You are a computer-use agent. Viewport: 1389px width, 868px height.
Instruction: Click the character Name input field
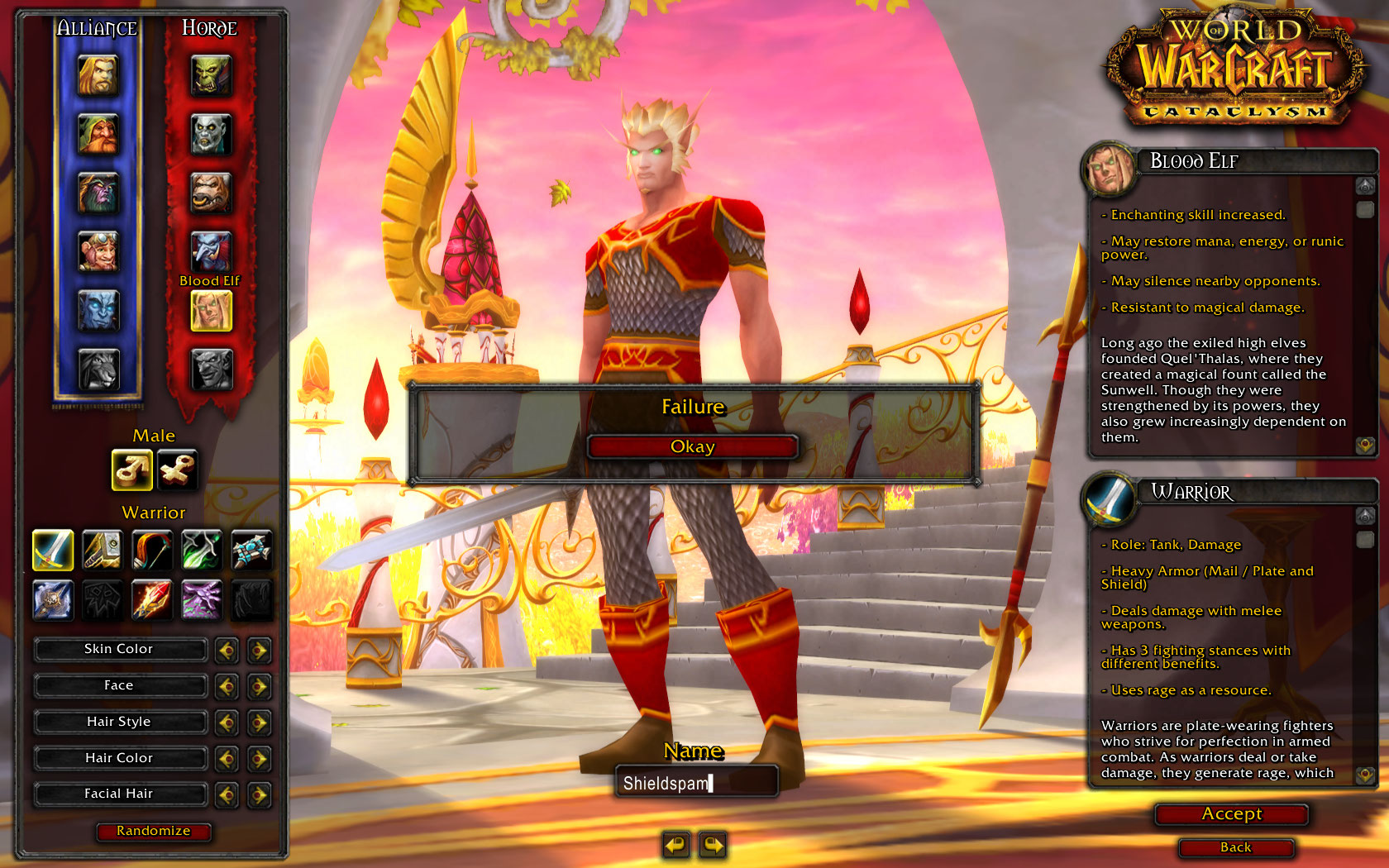pos(696,783)
